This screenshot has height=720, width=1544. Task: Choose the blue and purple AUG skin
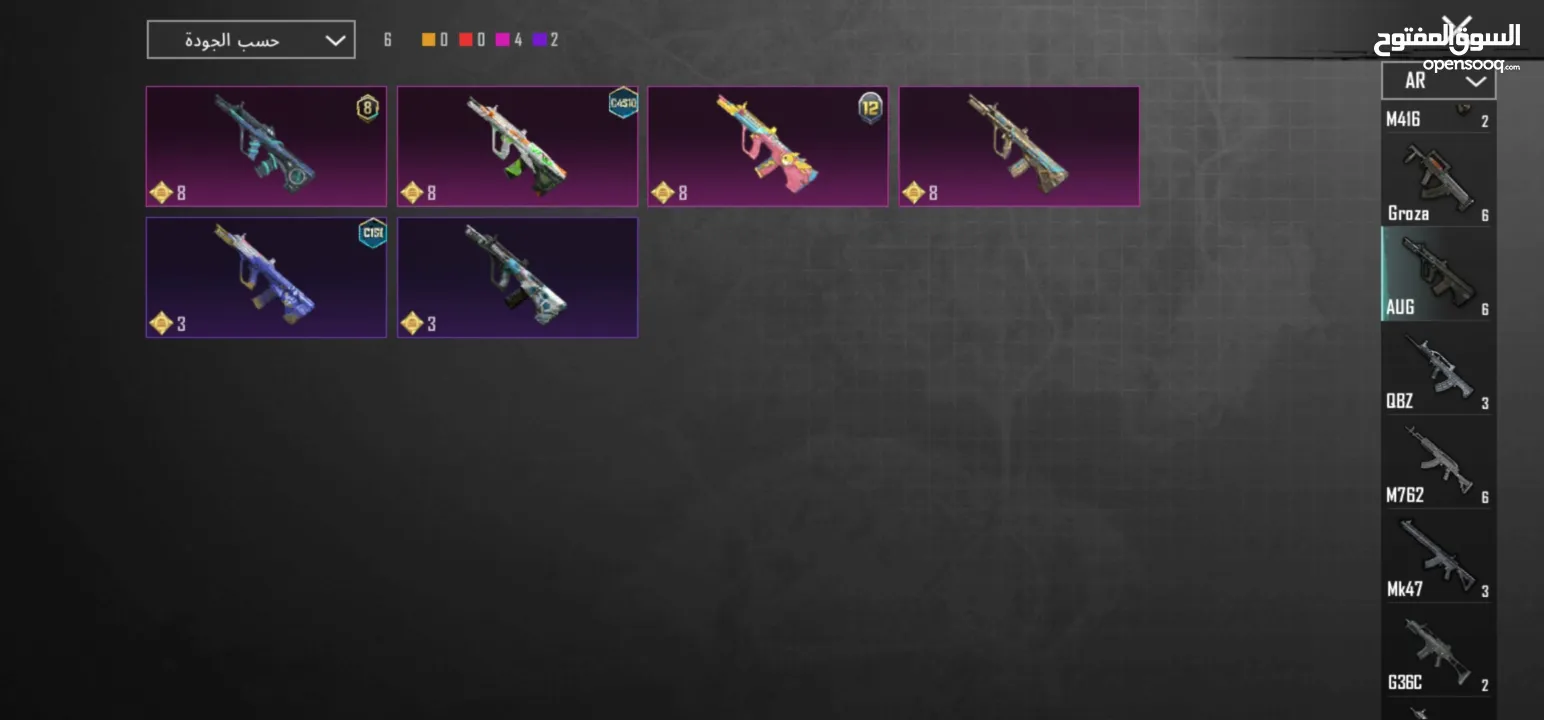[266, 277]
